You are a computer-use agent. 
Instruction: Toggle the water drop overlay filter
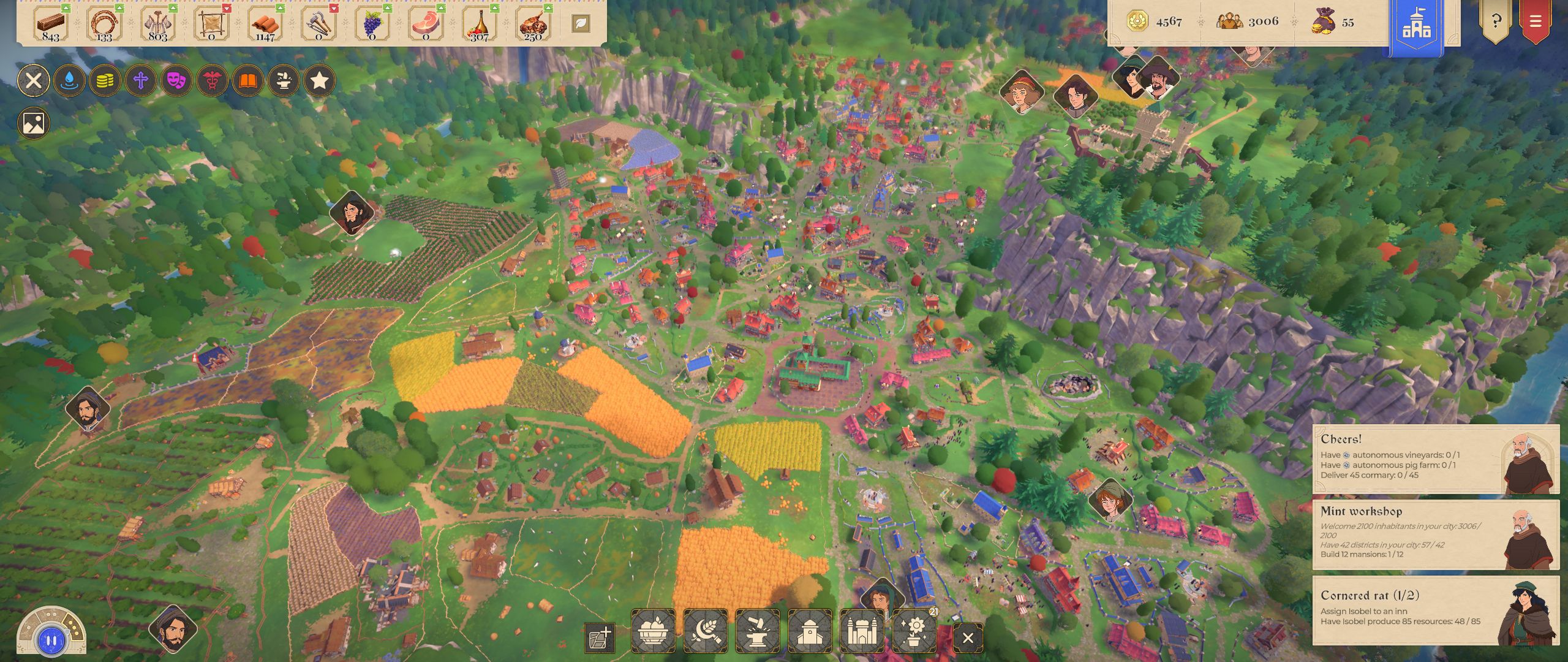pos(69,80)
